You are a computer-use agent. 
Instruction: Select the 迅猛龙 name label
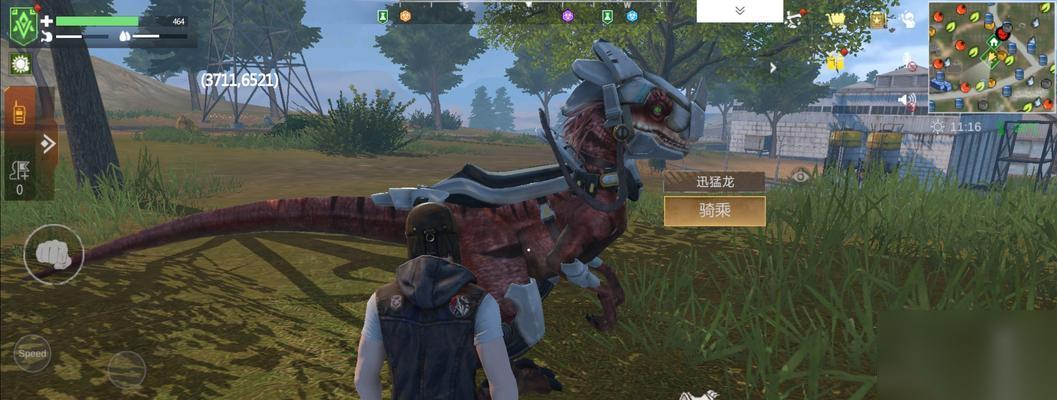pyautogui.click(x=714, y=181)
